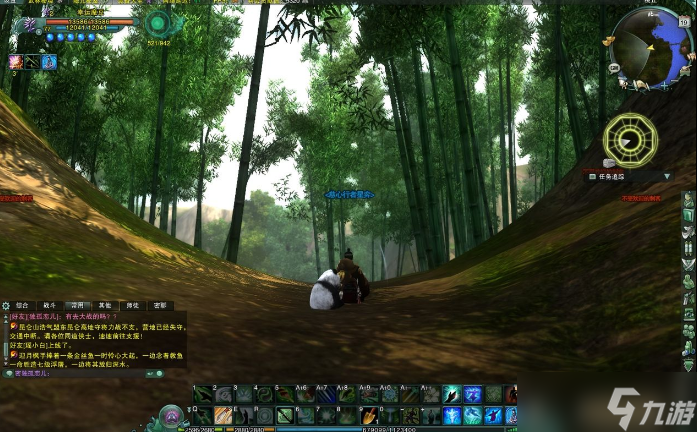
Task: Open chat settings gear icon
Action: click(x=5, y=305)
